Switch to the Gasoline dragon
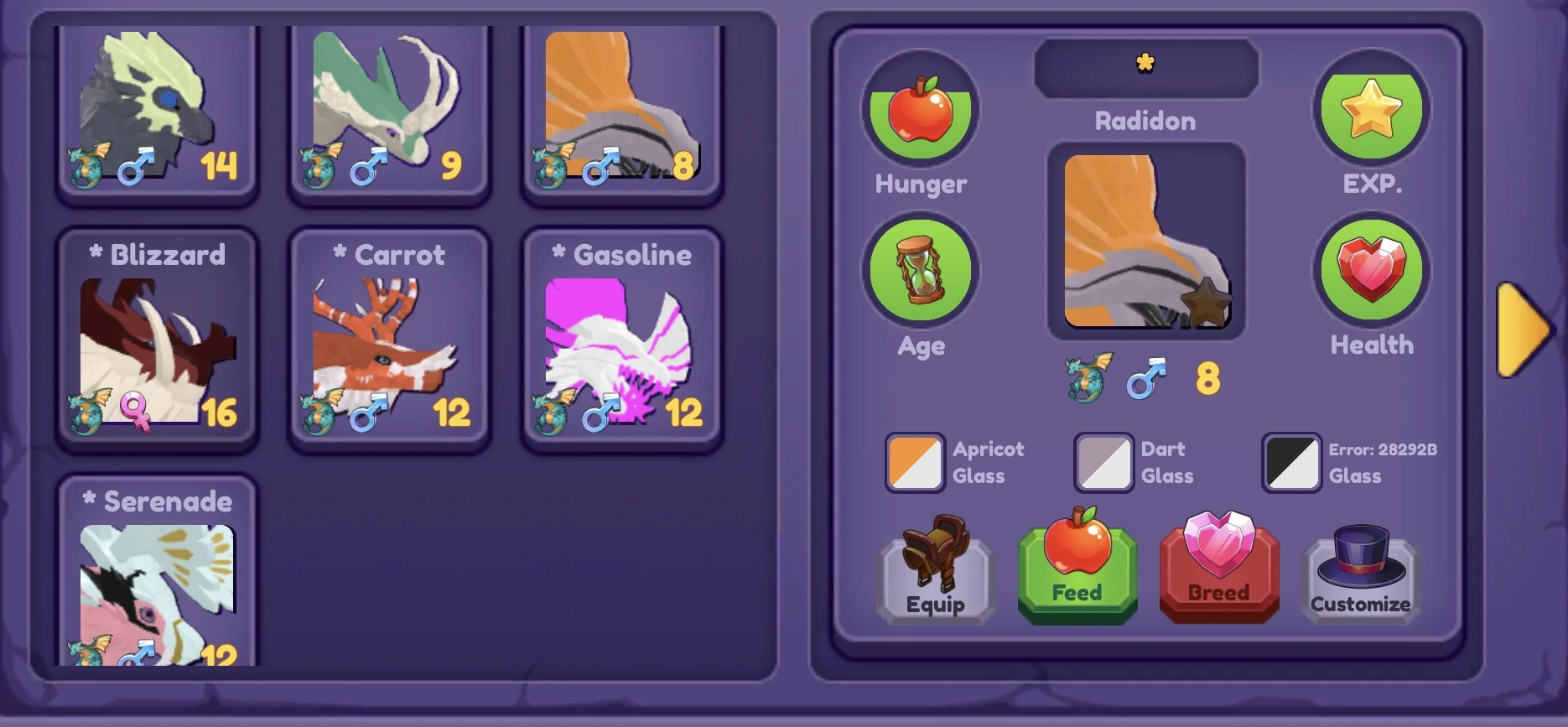Screen dimensions: 1568x727 pyautogui.click(x=621, y=335)
